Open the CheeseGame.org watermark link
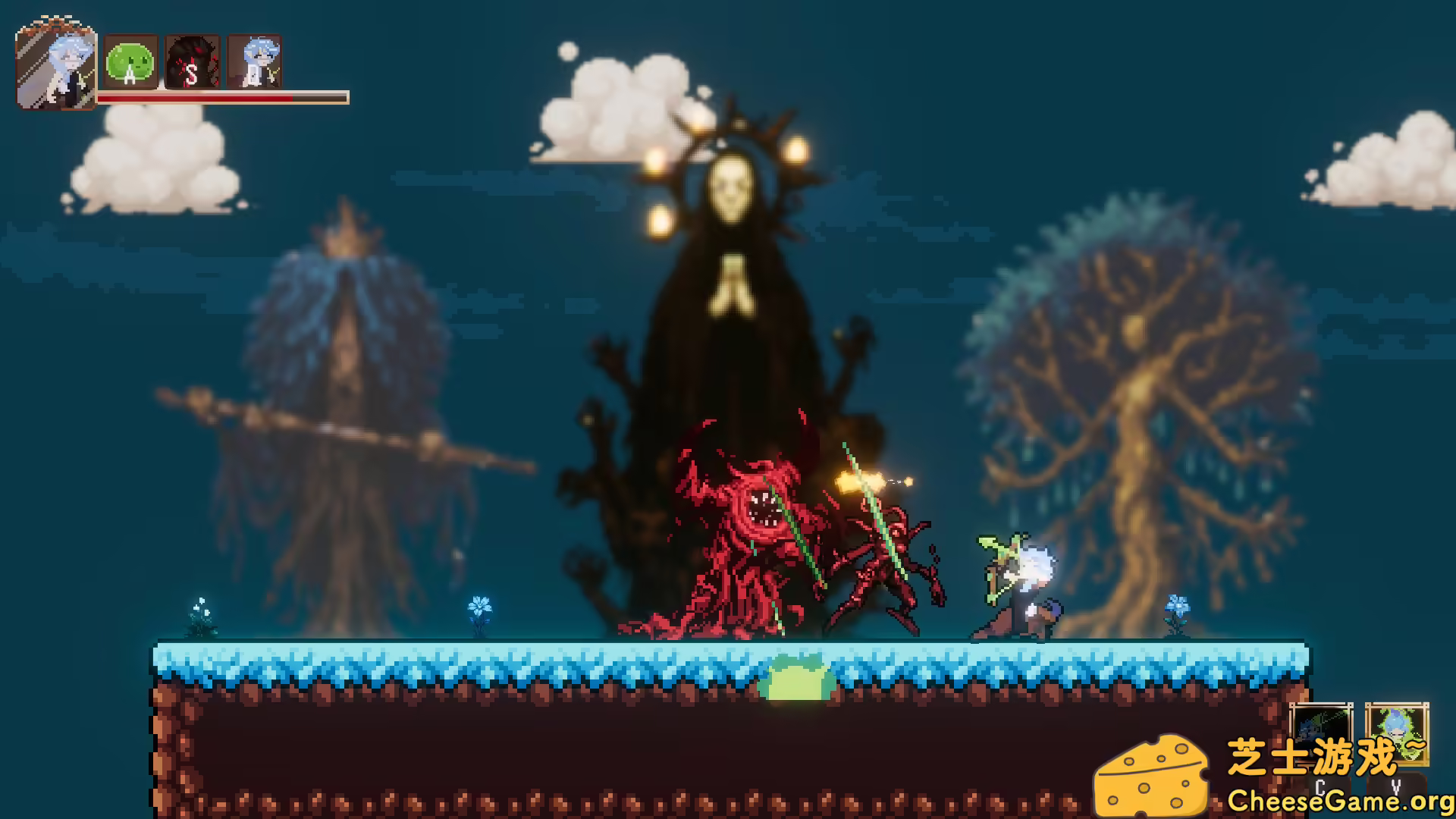The height and width of the screenshot is (819, 1456). (1339, 800)
